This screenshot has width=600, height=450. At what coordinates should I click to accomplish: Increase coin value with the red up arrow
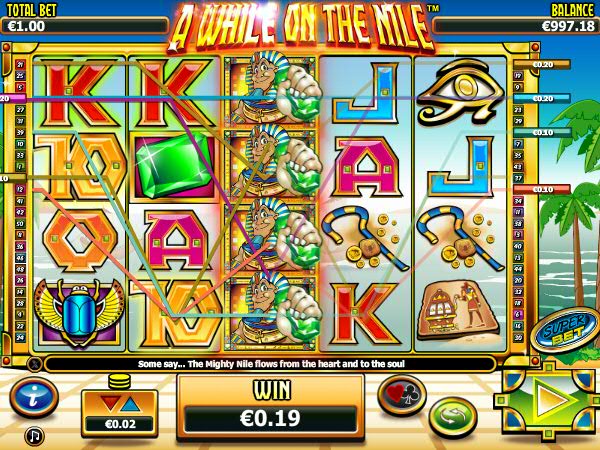[110, 403]
